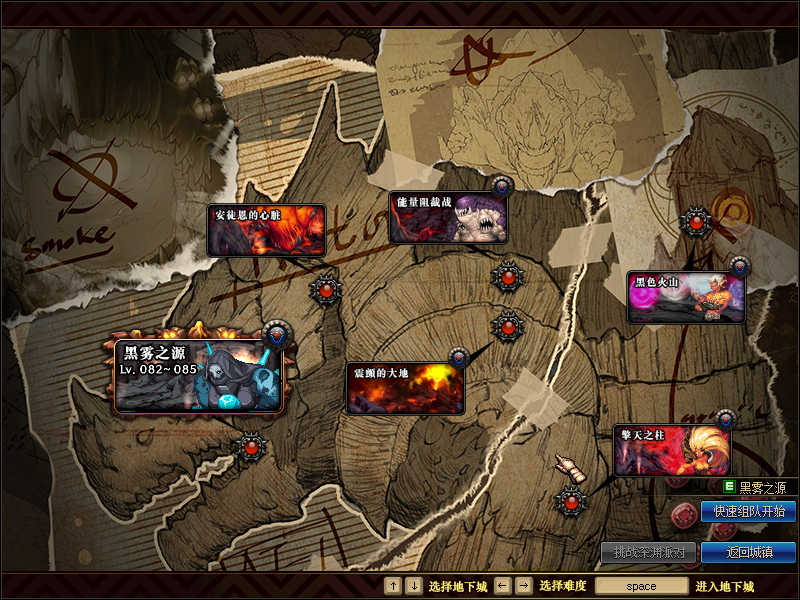Choose the 安徒恩的心脏 dungeon
The height and width of the screenshot is (600, 800).
(x=266, y=230)
